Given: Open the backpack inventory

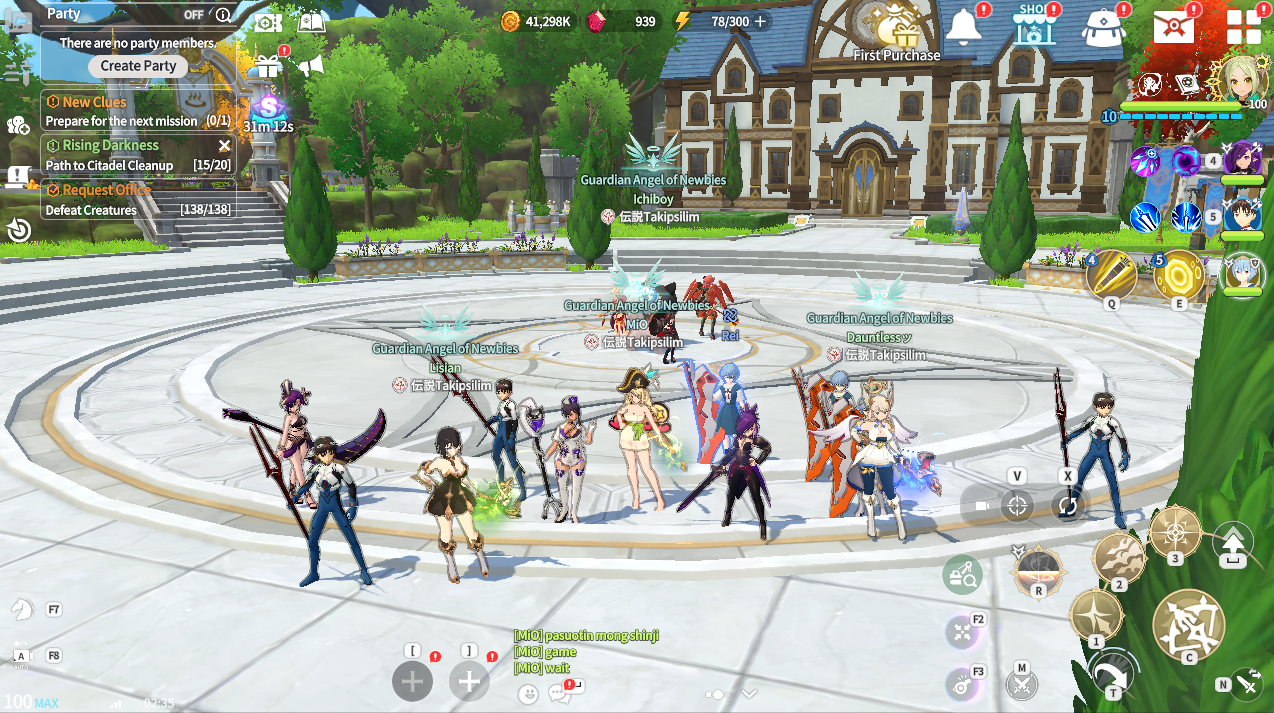Looking at the screenshot, I should click(x=1102, y=28).
